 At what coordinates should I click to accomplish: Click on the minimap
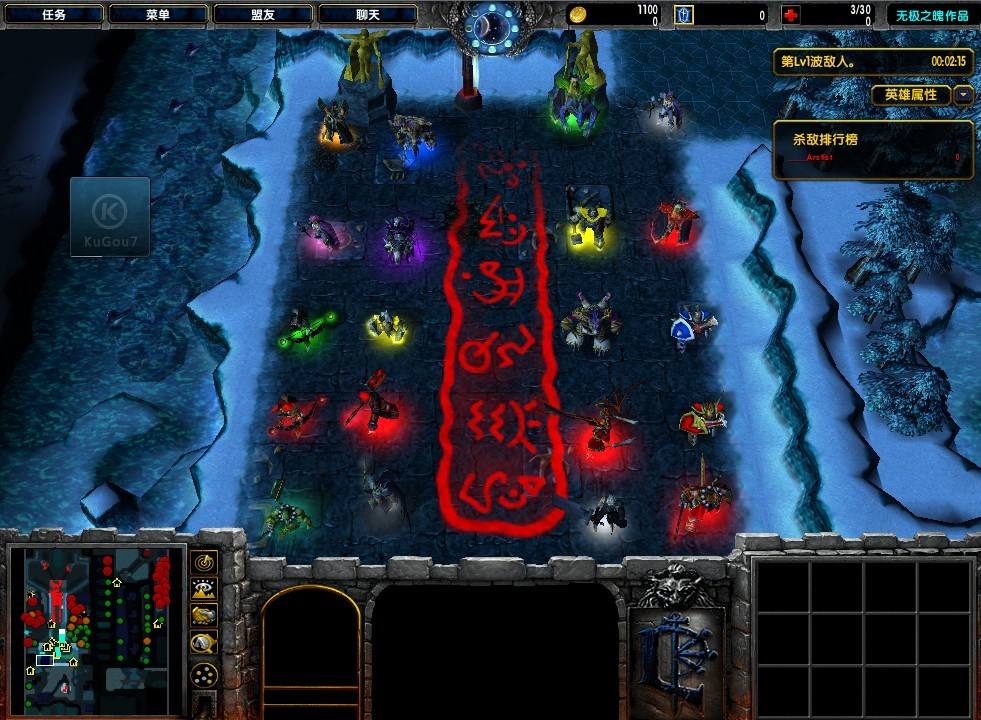[x=96, y=620]
